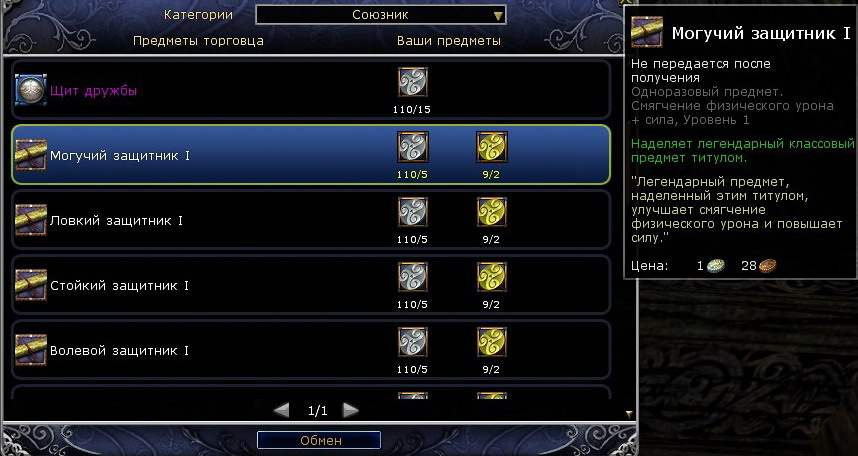Go to the next page arrow
Screen dimensions: 858x456
[x=350, y=410]
